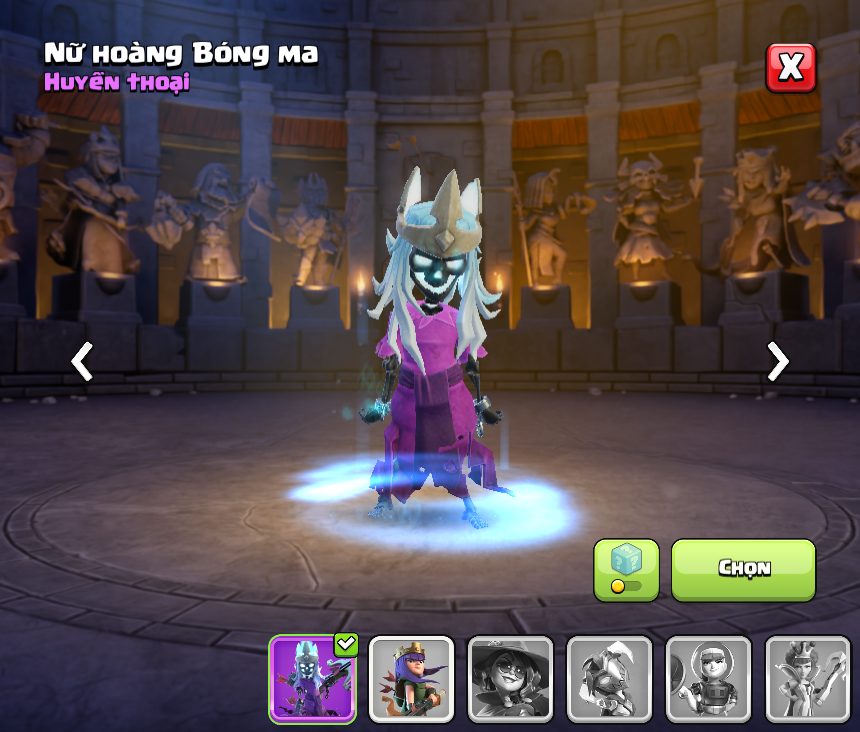This screenshot has width=860, height=732.
Task: Close the skin preview with the red X
Action: coord(790,68)
